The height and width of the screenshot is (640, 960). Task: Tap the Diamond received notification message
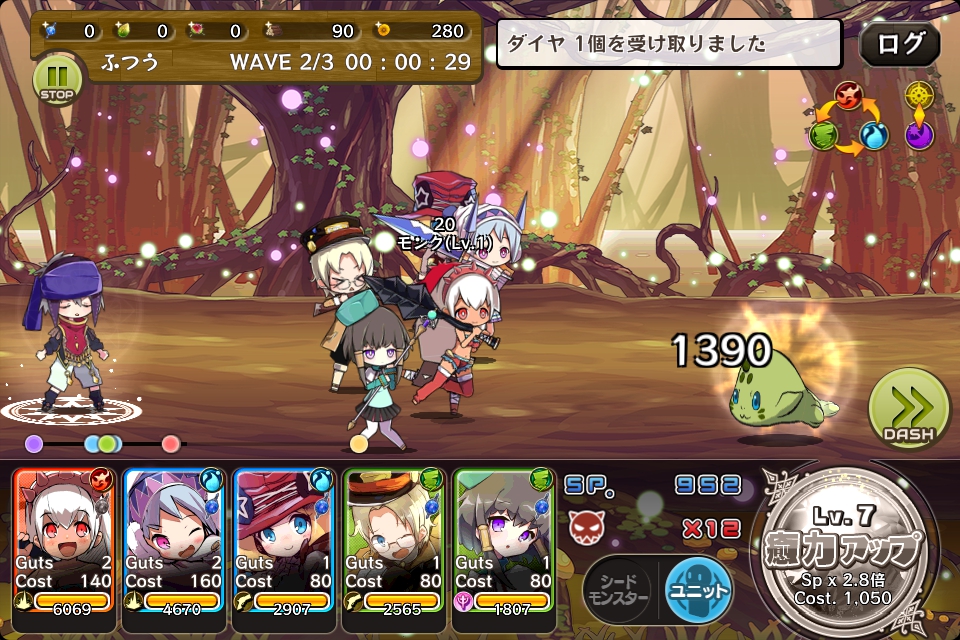tap(668, 44)
